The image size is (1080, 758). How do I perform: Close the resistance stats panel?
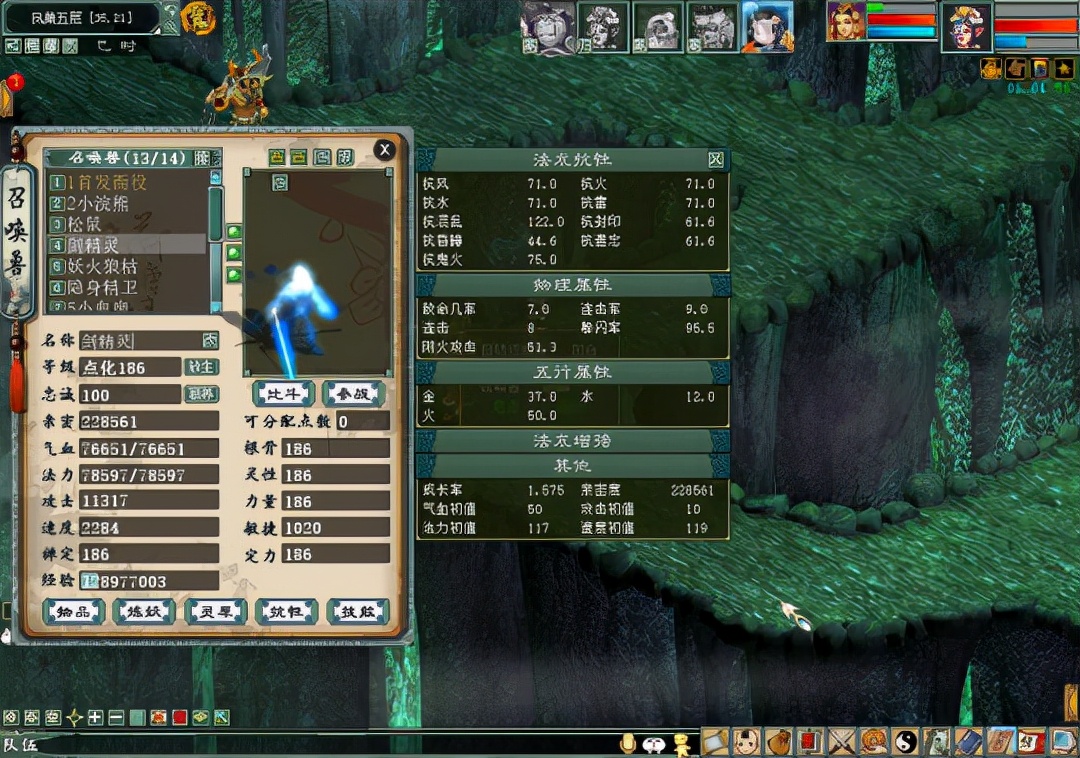pos(715,160)
